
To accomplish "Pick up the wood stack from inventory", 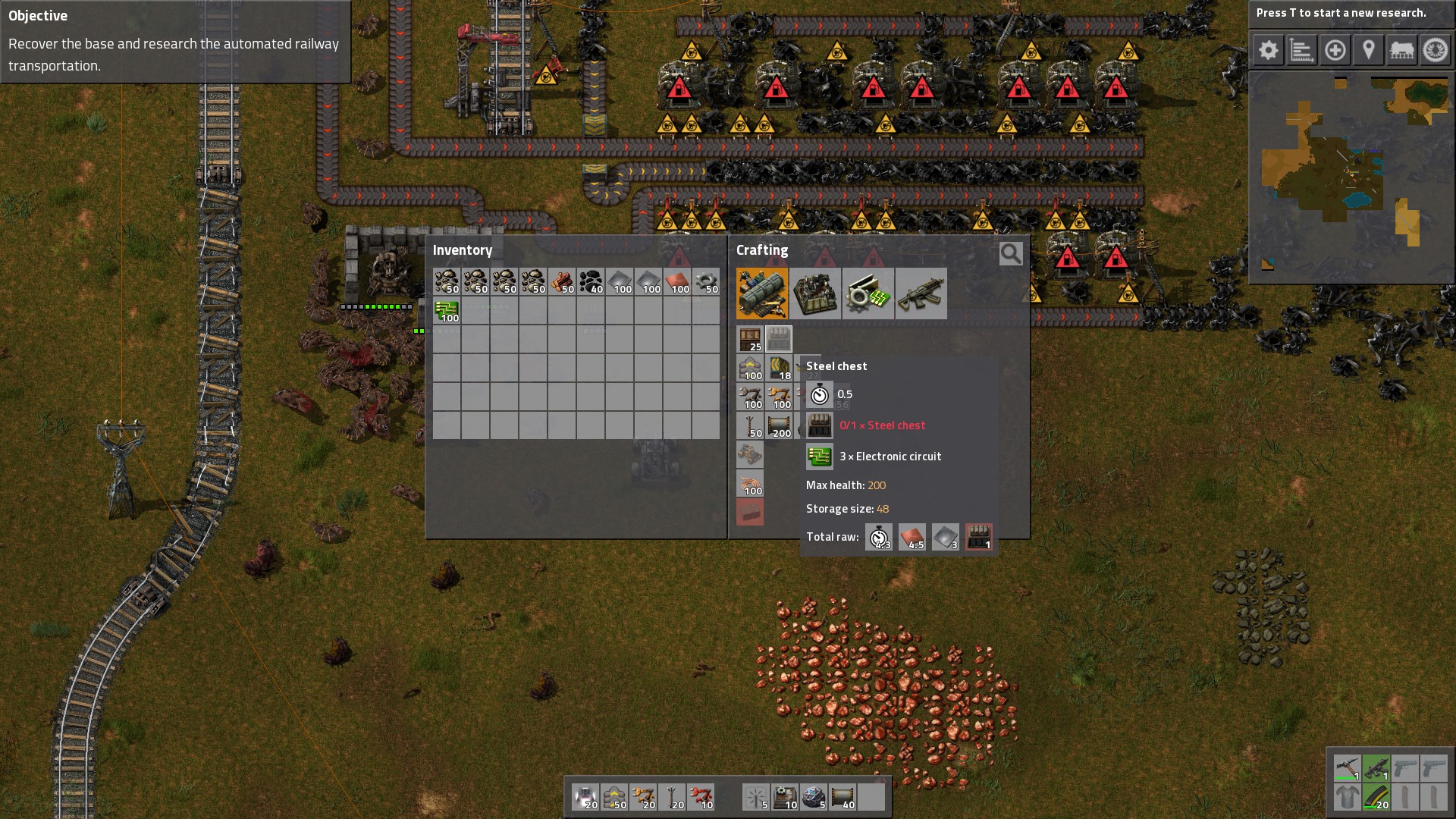I will [562, 281].
